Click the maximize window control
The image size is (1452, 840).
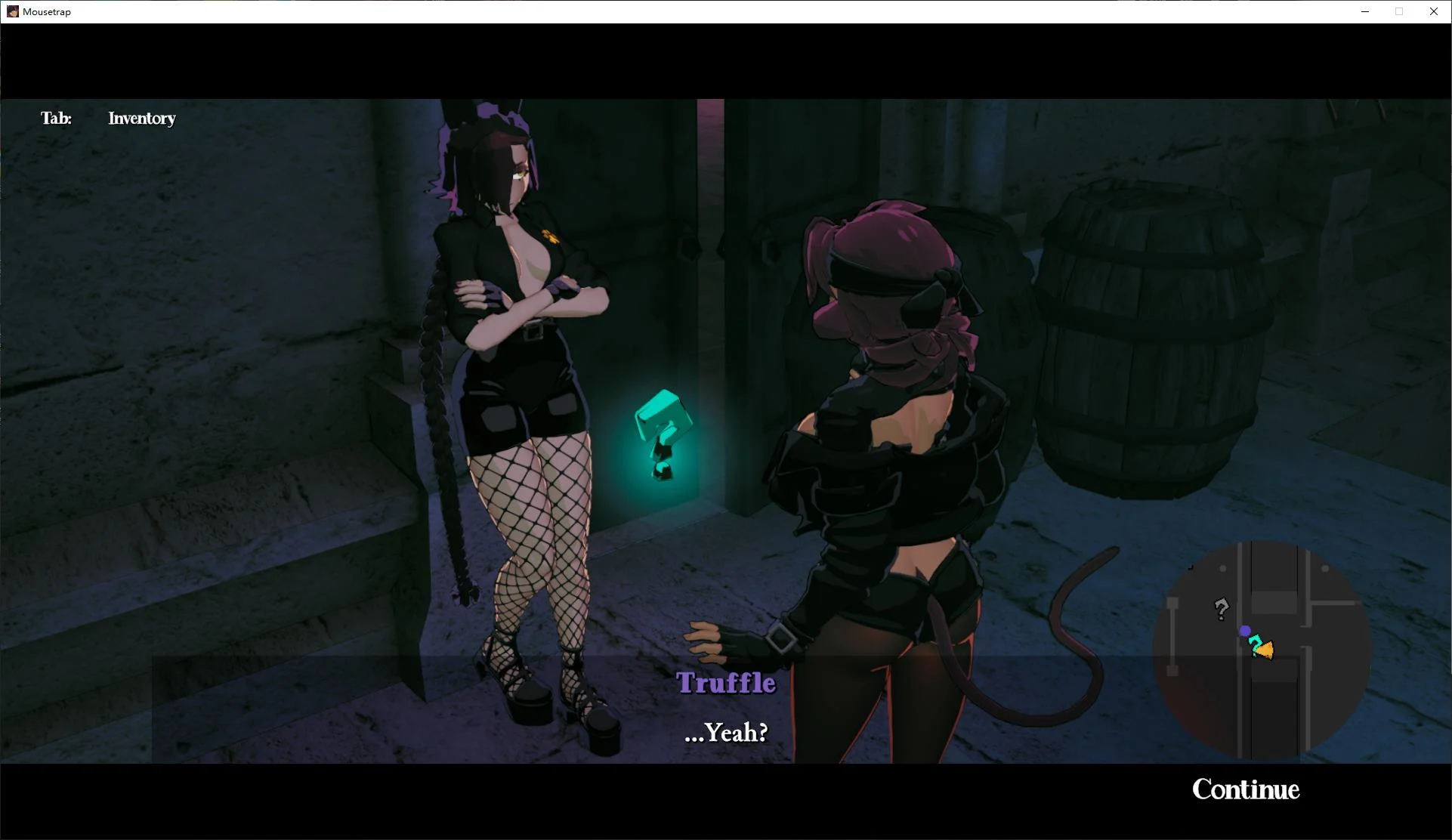pyautogui.click(x=1399, y=11)
